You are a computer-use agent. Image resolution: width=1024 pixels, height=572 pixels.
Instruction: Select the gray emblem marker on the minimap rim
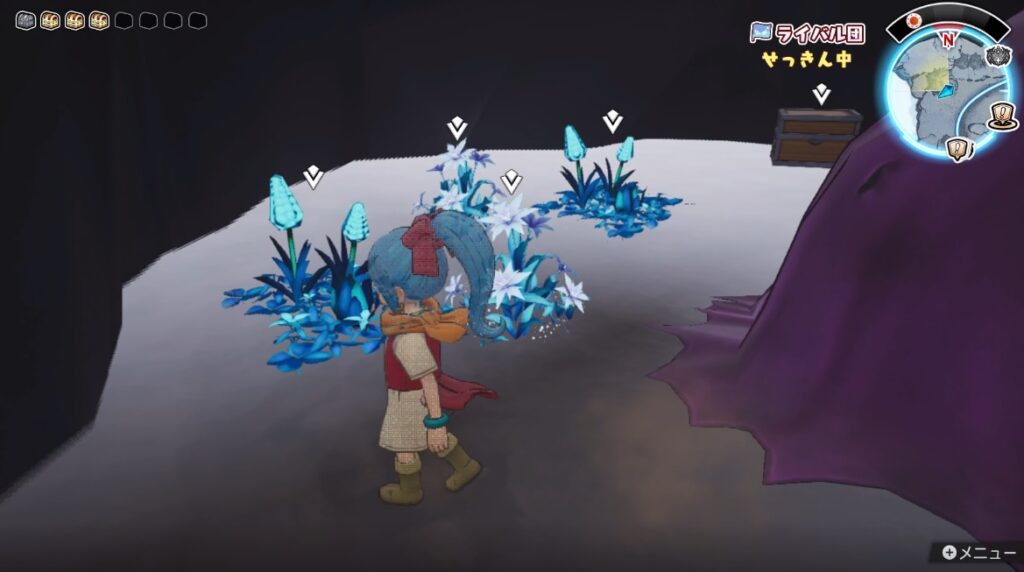click(997, 56)
